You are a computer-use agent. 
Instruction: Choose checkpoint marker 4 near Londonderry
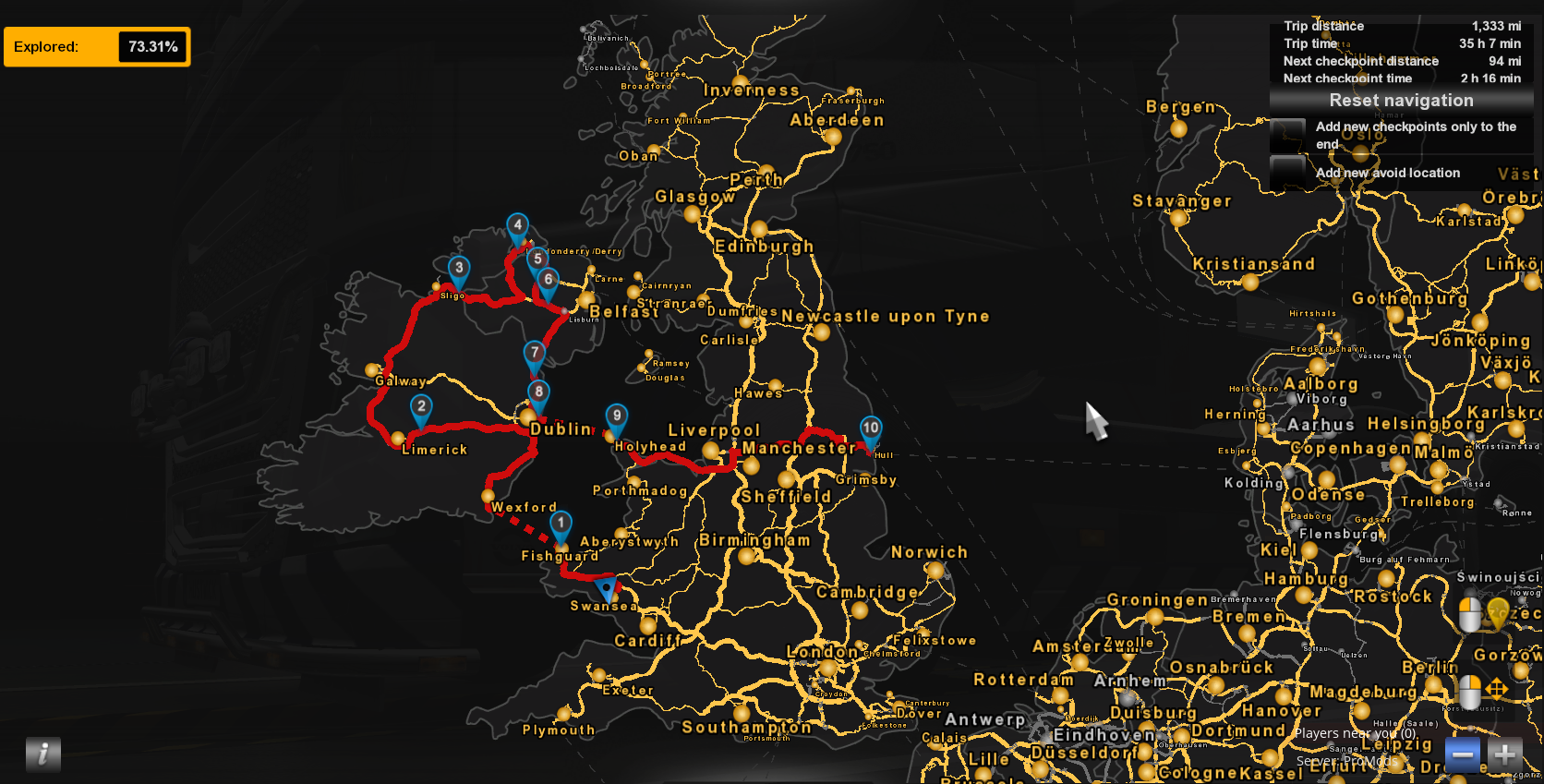[518, 226]
